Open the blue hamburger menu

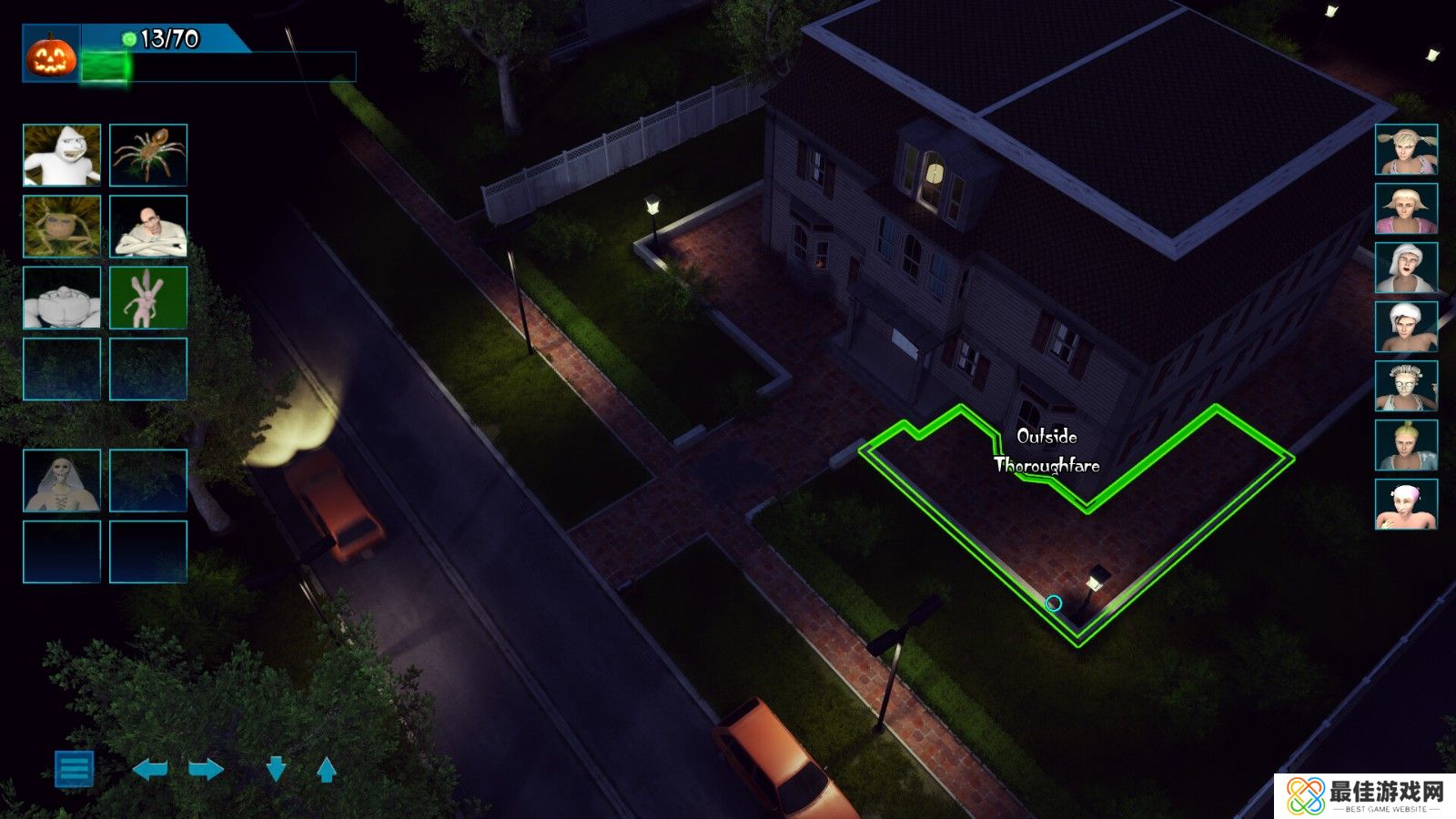tap(74, 769)
